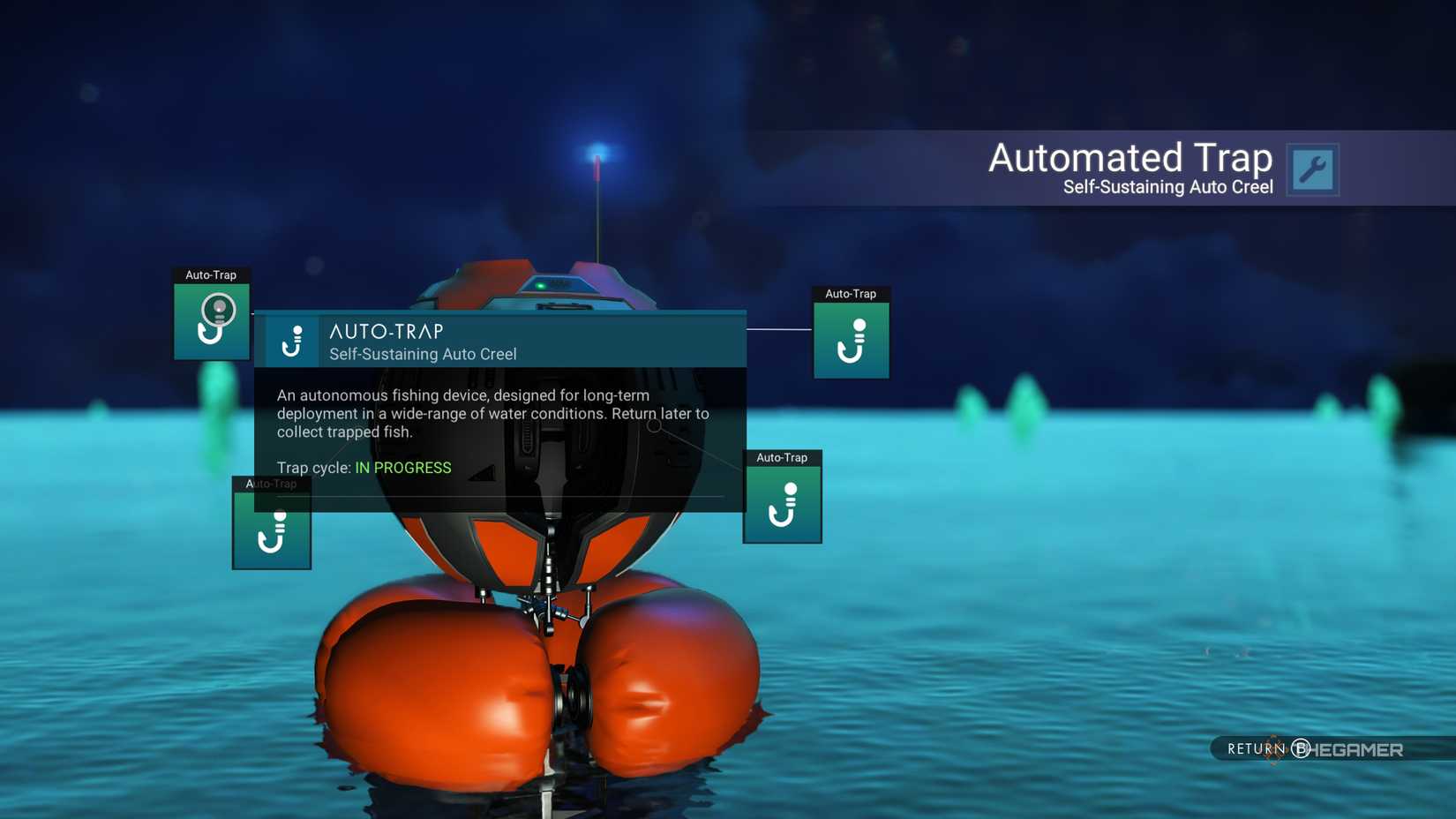Click the wrench icon beside Automated Trap title
1456x819 pixels.
(1315, 169)
